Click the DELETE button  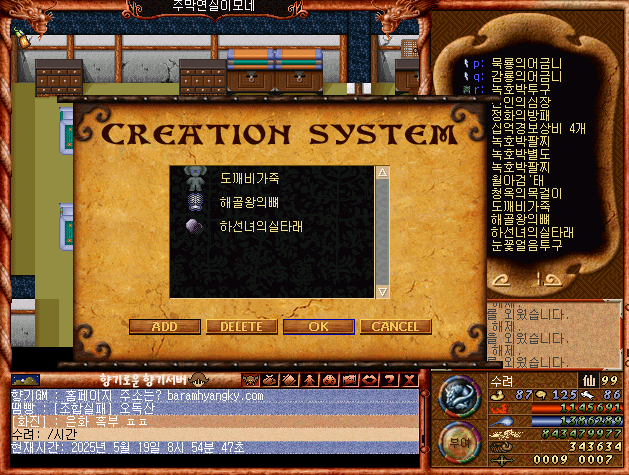241,326
